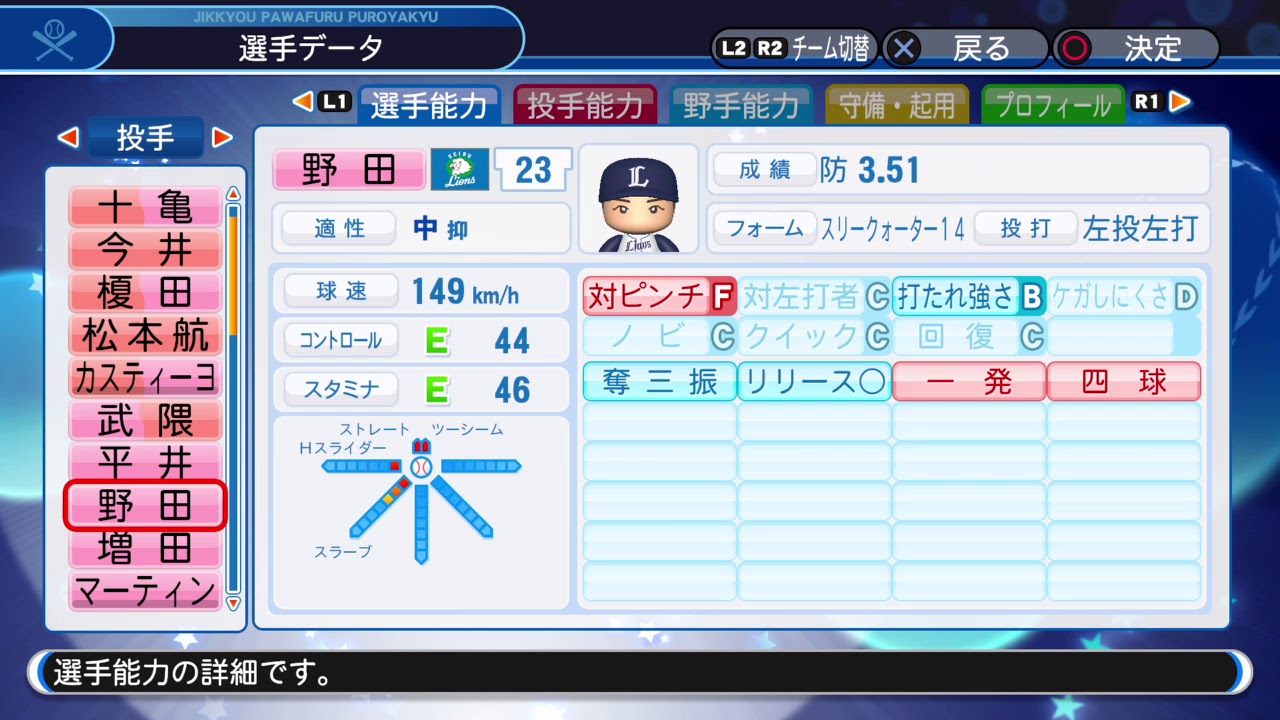1280x720 pixels.
Task: Select player 増田
Action: 145,549
